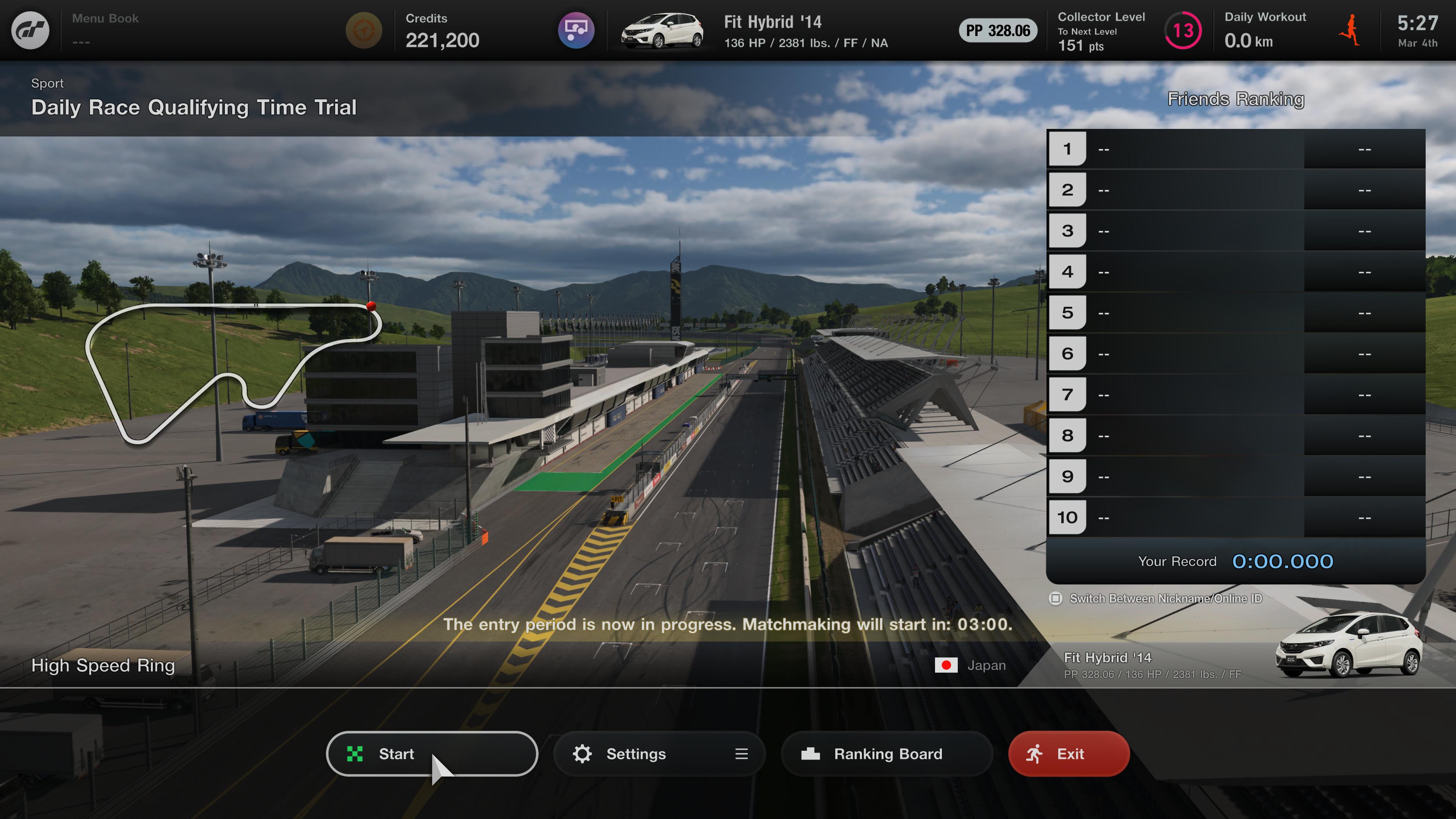Screen dimensions: 1456x819
Task: Open the Settings button
Action: click(659, 753)
